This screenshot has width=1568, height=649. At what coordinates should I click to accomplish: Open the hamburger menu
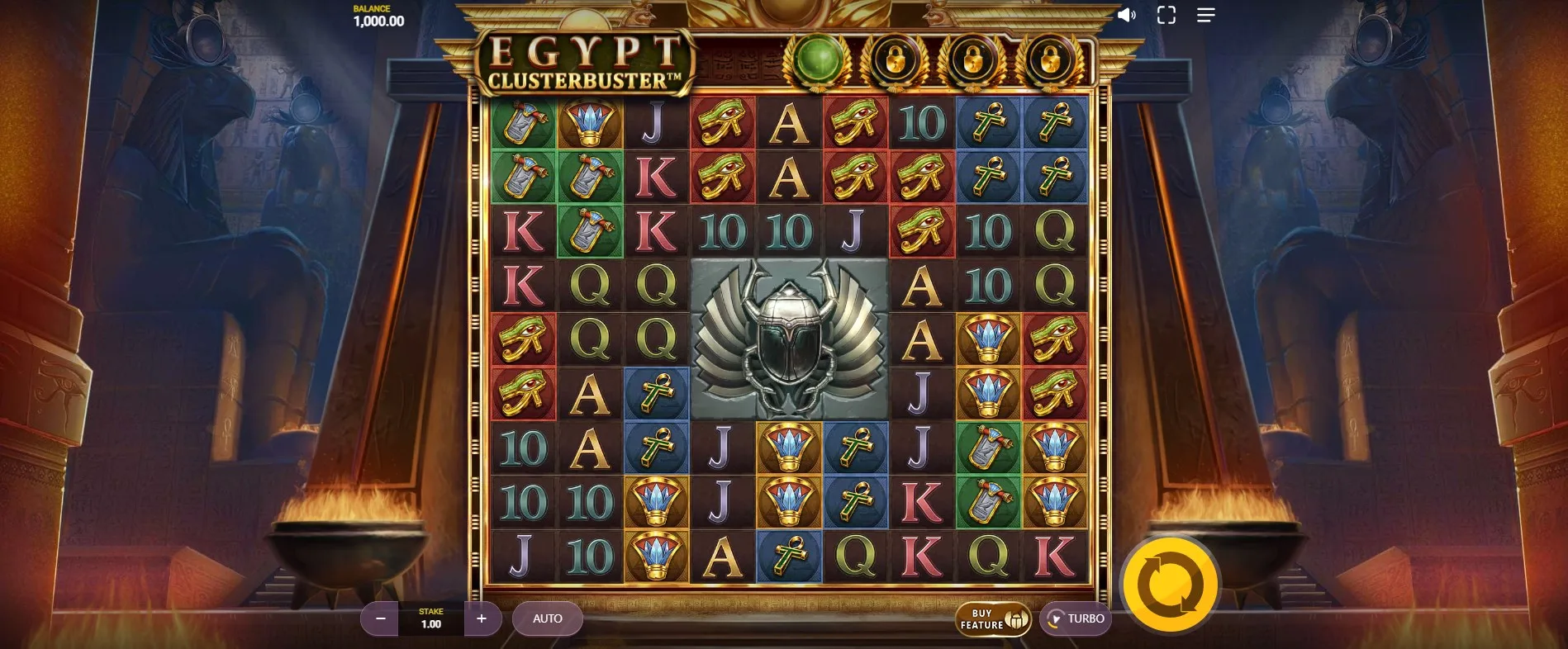[x=1205, y=15]
